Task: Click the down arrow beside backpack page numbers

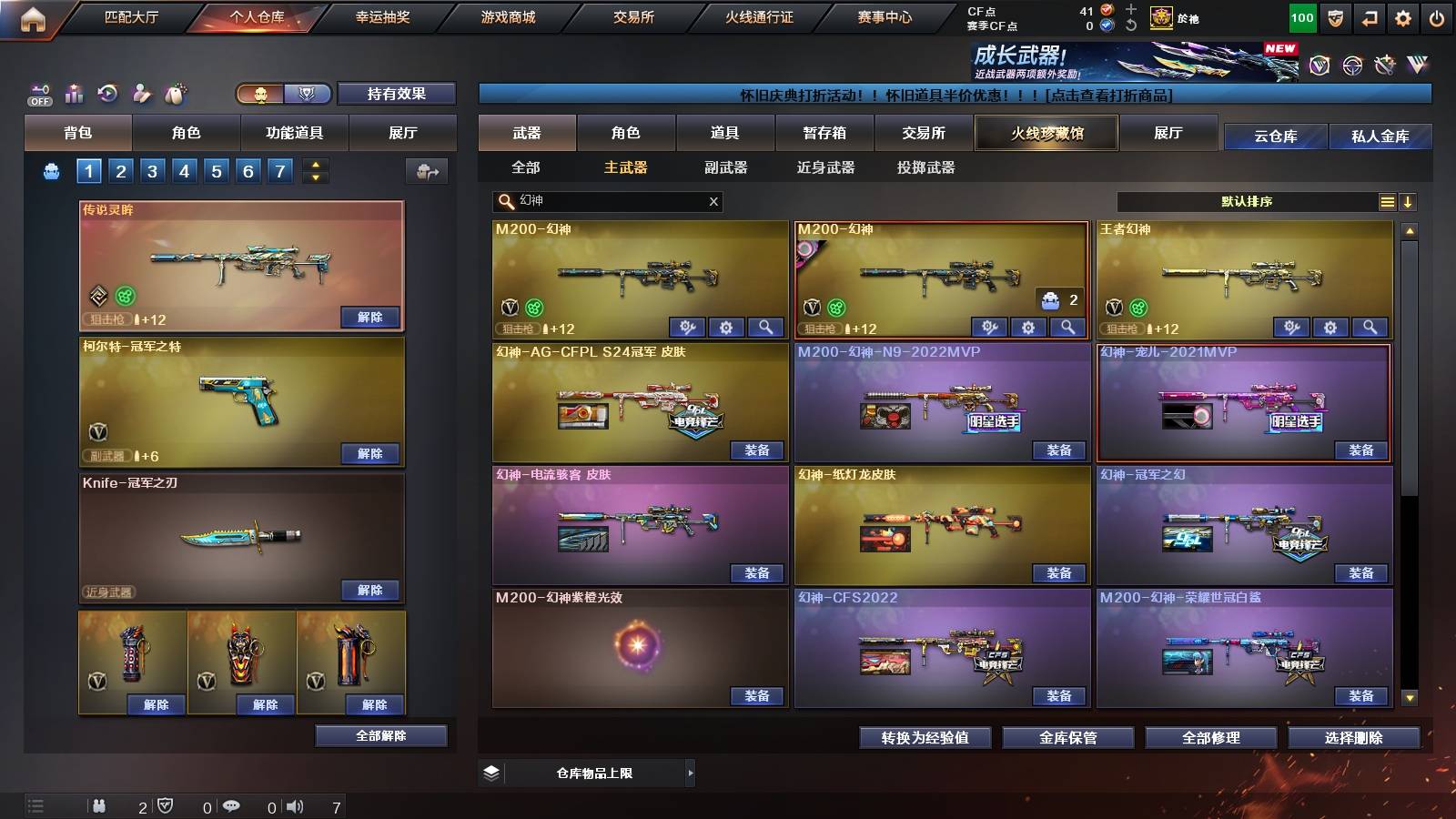Action: tap(315, 178)
